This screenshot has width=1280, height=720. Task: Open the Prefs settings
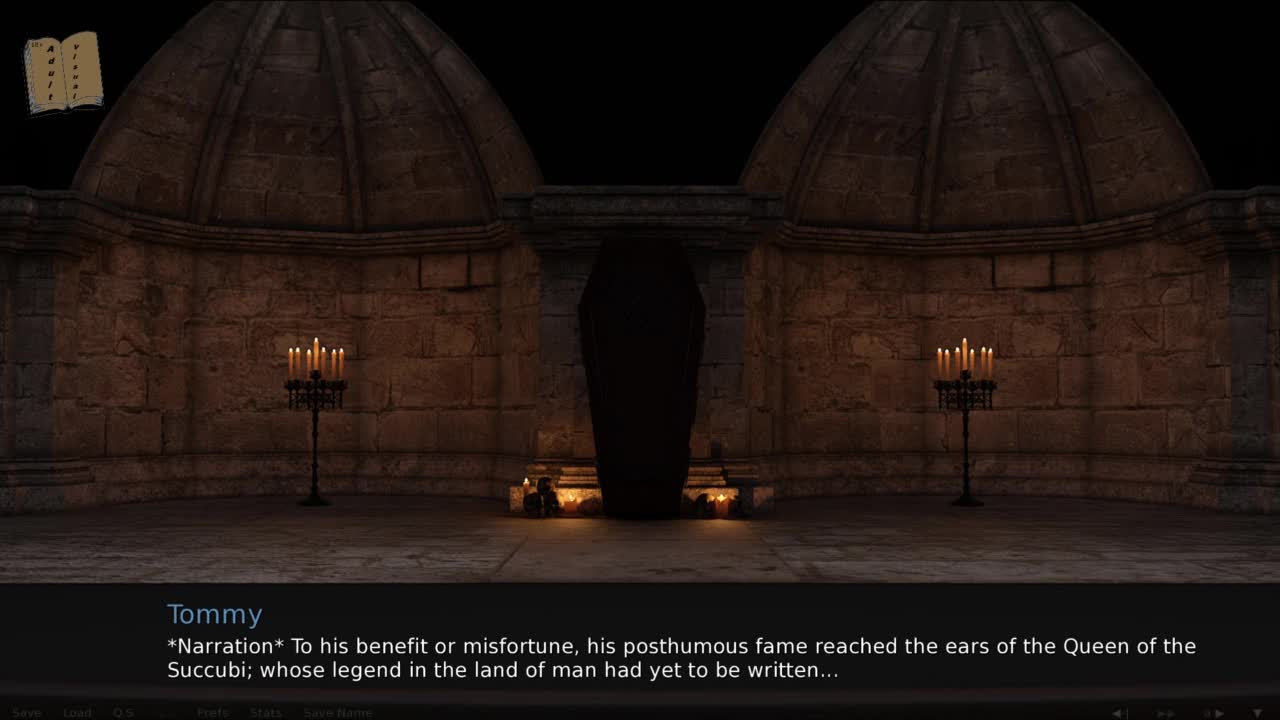pyautogui.click(x=212, y=713)
